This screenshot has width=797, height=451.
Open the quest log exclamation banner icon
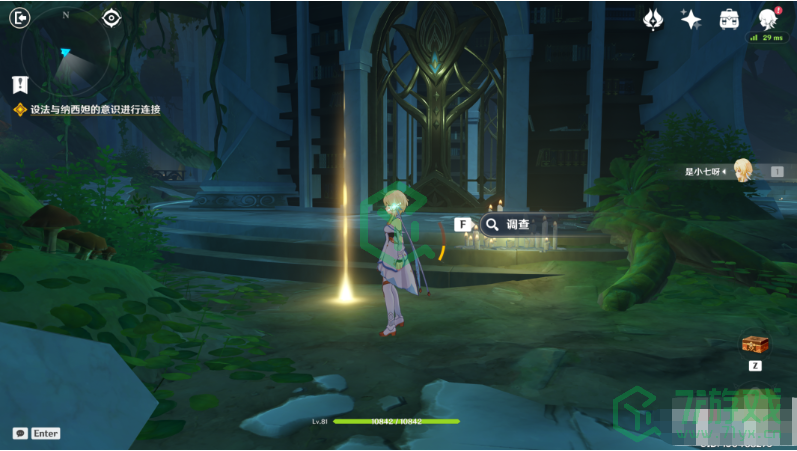[21, 84]
